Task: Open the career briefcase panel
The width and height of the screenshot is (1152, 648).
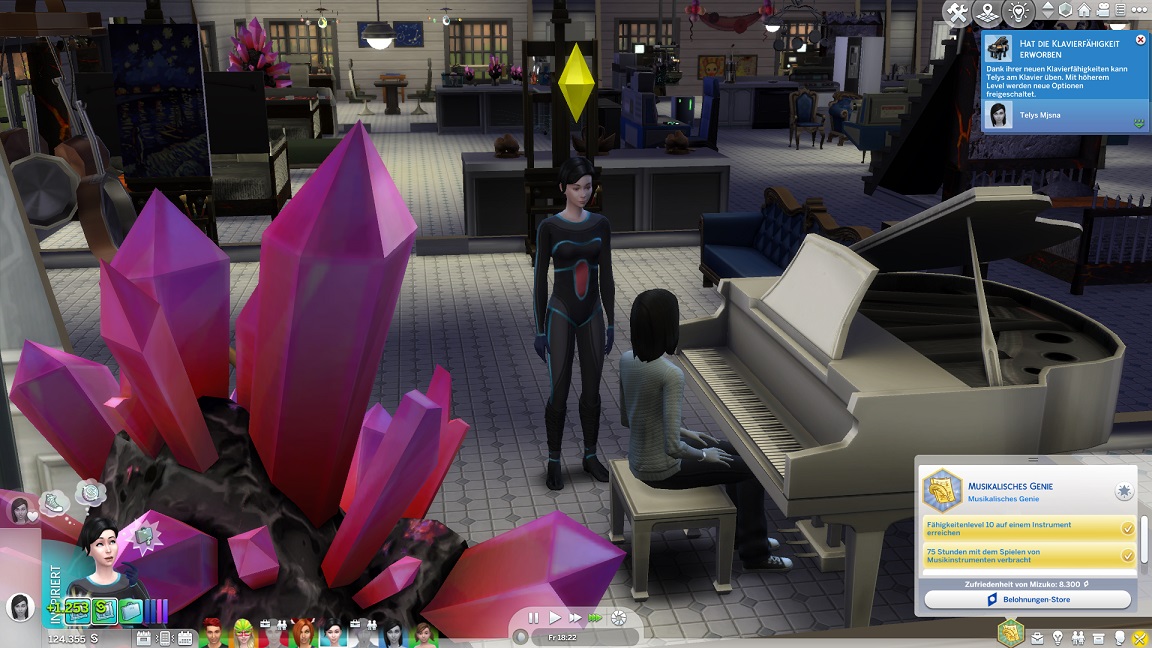Action: click(x=1037, y=637)
